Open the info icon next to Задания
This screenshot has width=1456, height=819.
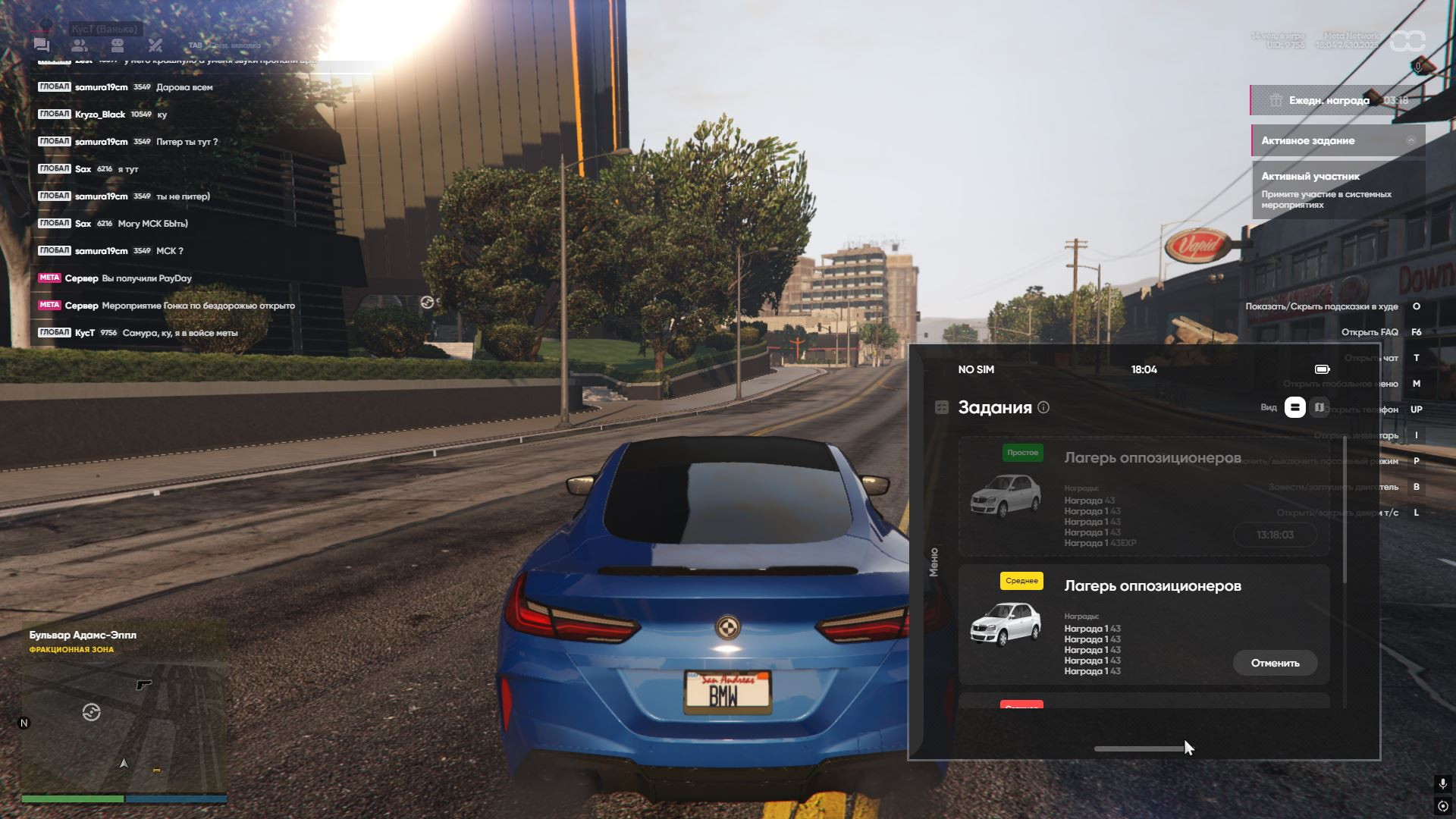(1043, 408)
